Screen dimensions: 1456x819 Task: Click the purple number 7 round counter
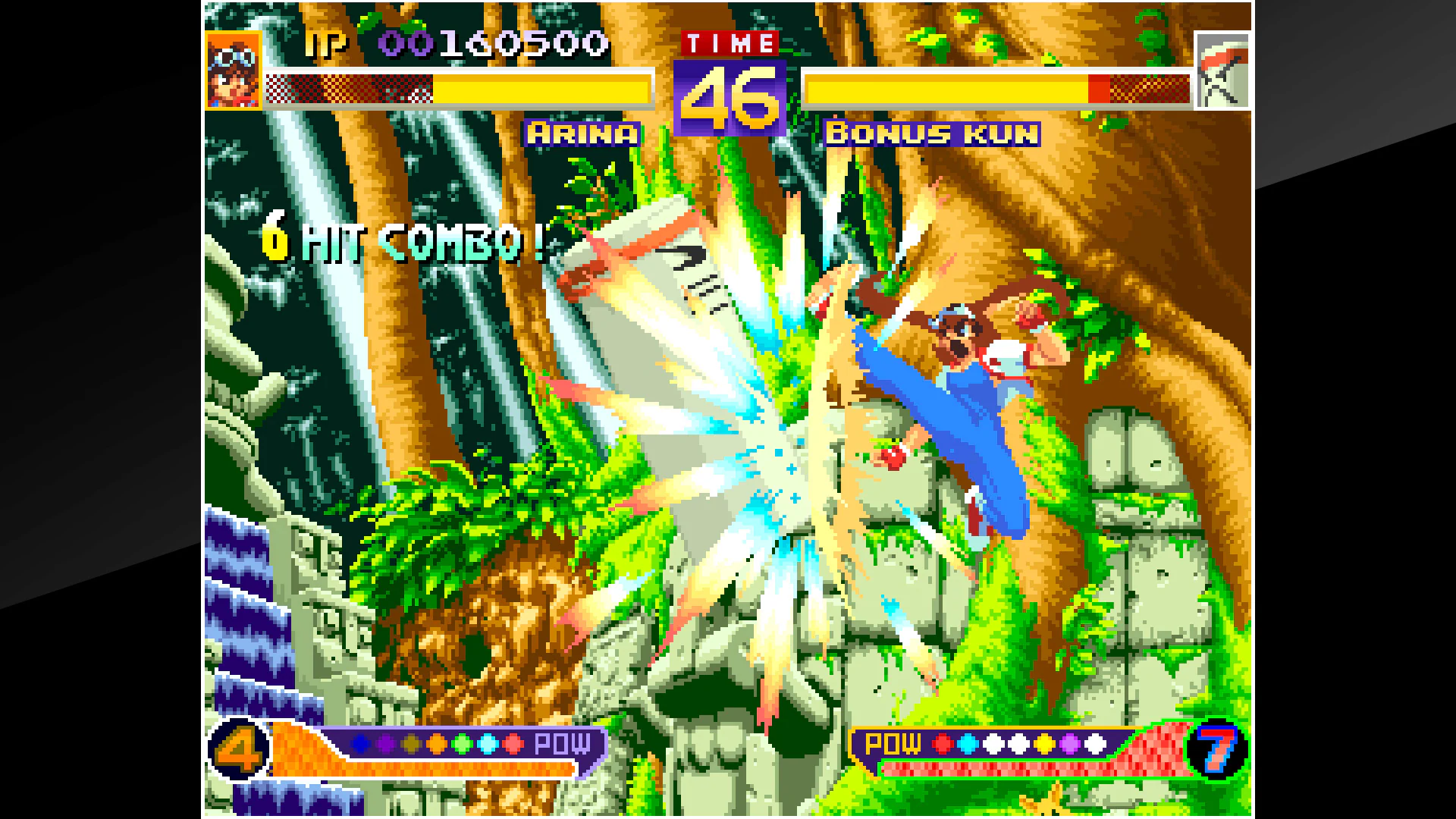click(x=1221, y=751)
